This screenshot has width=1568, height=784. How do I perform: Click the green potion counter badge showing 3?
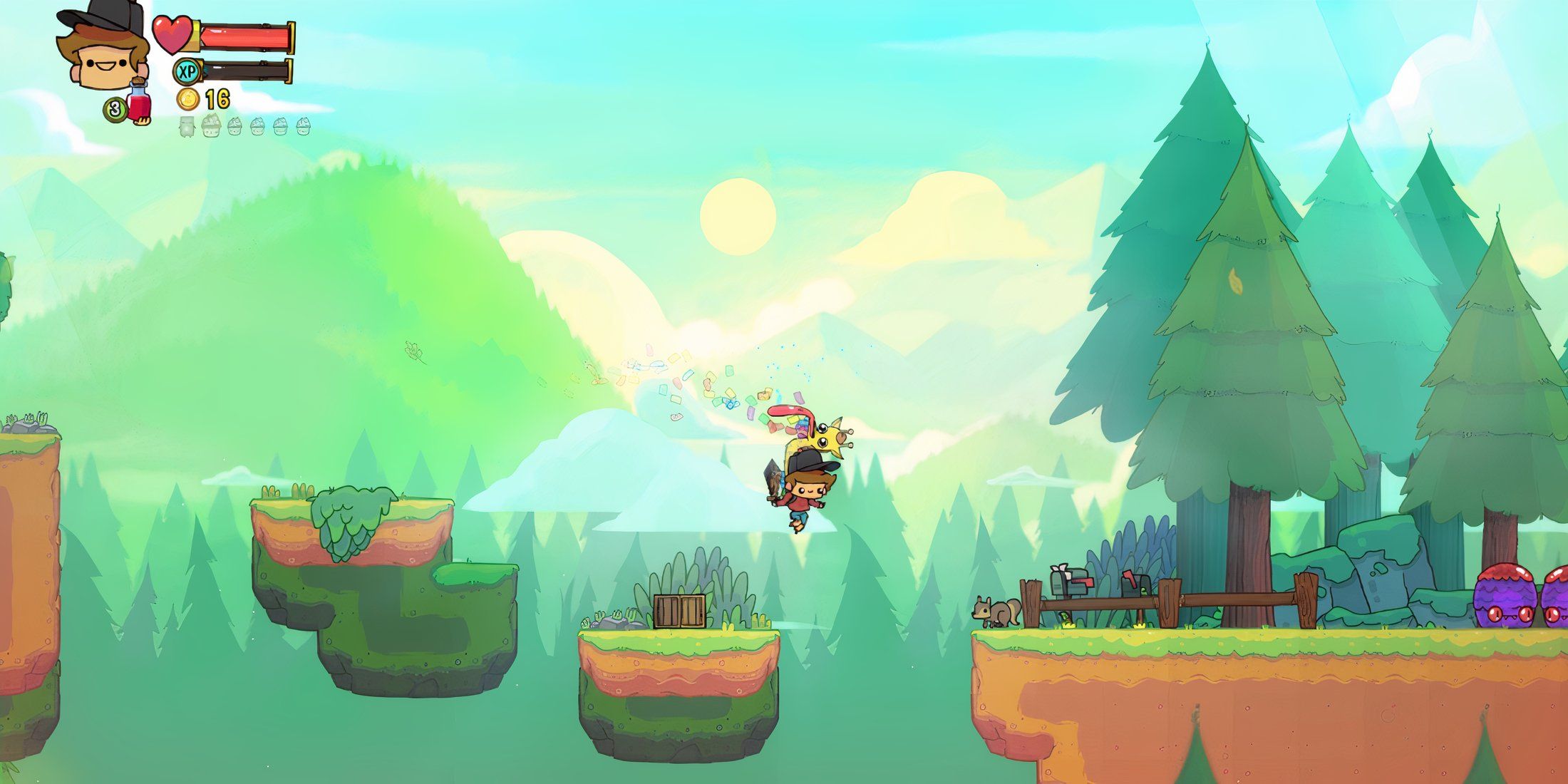click(115, 108)
